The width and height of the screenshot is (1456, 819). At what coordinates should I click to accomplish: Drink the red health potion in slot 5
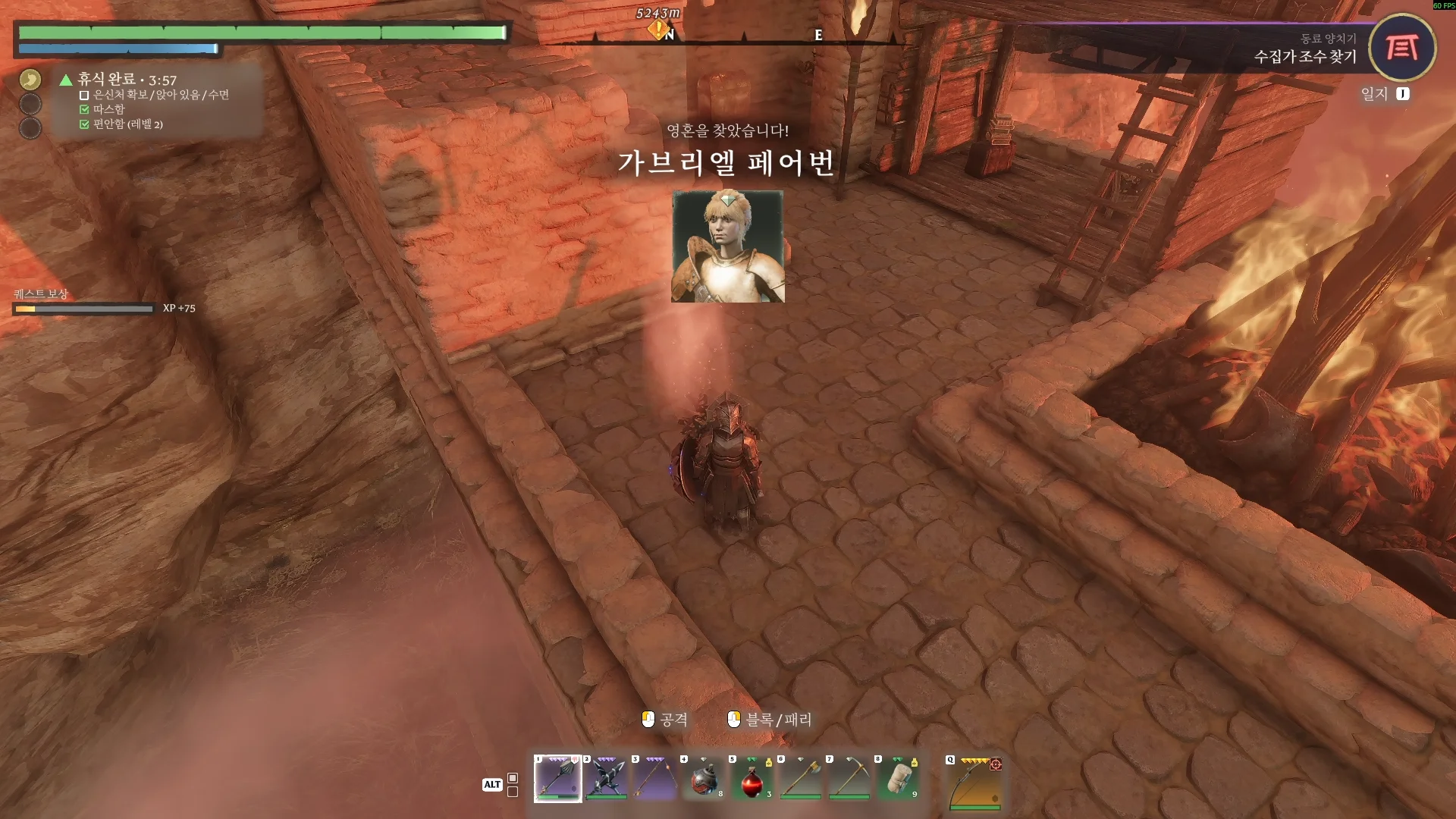click(752, 780)
